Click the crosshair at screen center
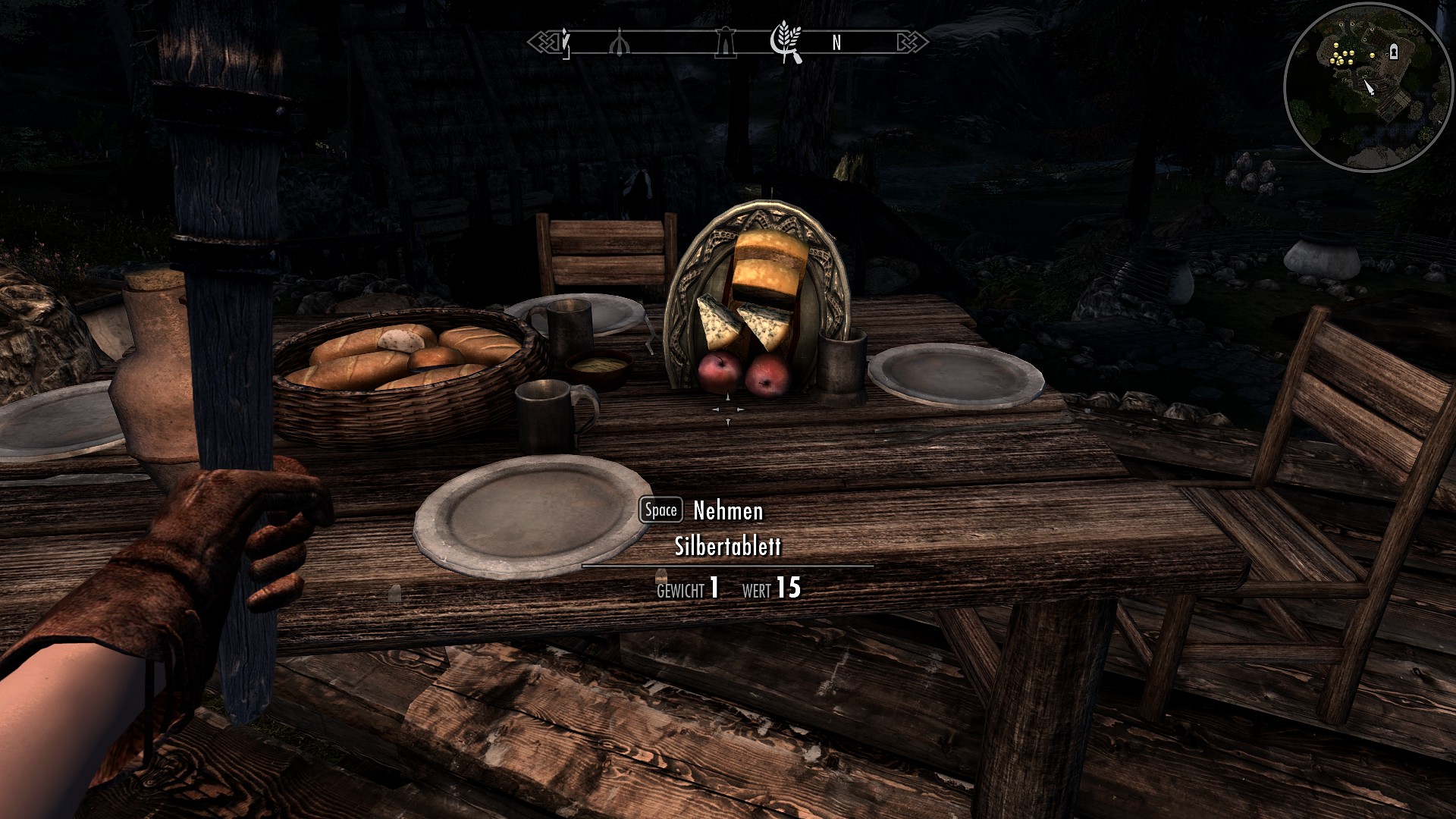The height and width of the screenshot is (819, 1456). pos(728,409)
